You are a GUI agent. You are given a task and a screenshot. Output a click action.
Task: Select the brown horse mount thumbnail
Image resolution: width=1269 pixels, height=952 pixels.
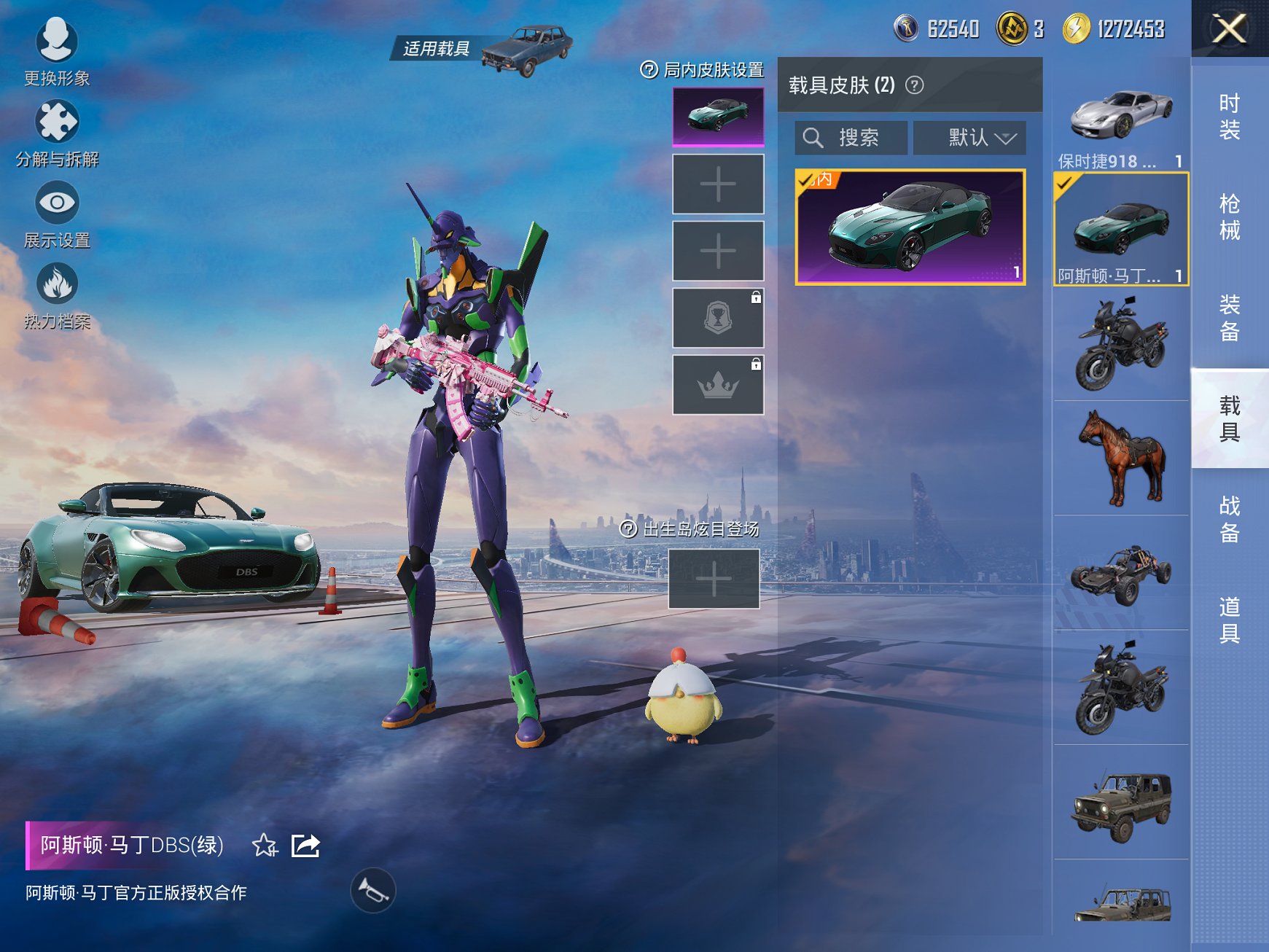[1121, 458]
